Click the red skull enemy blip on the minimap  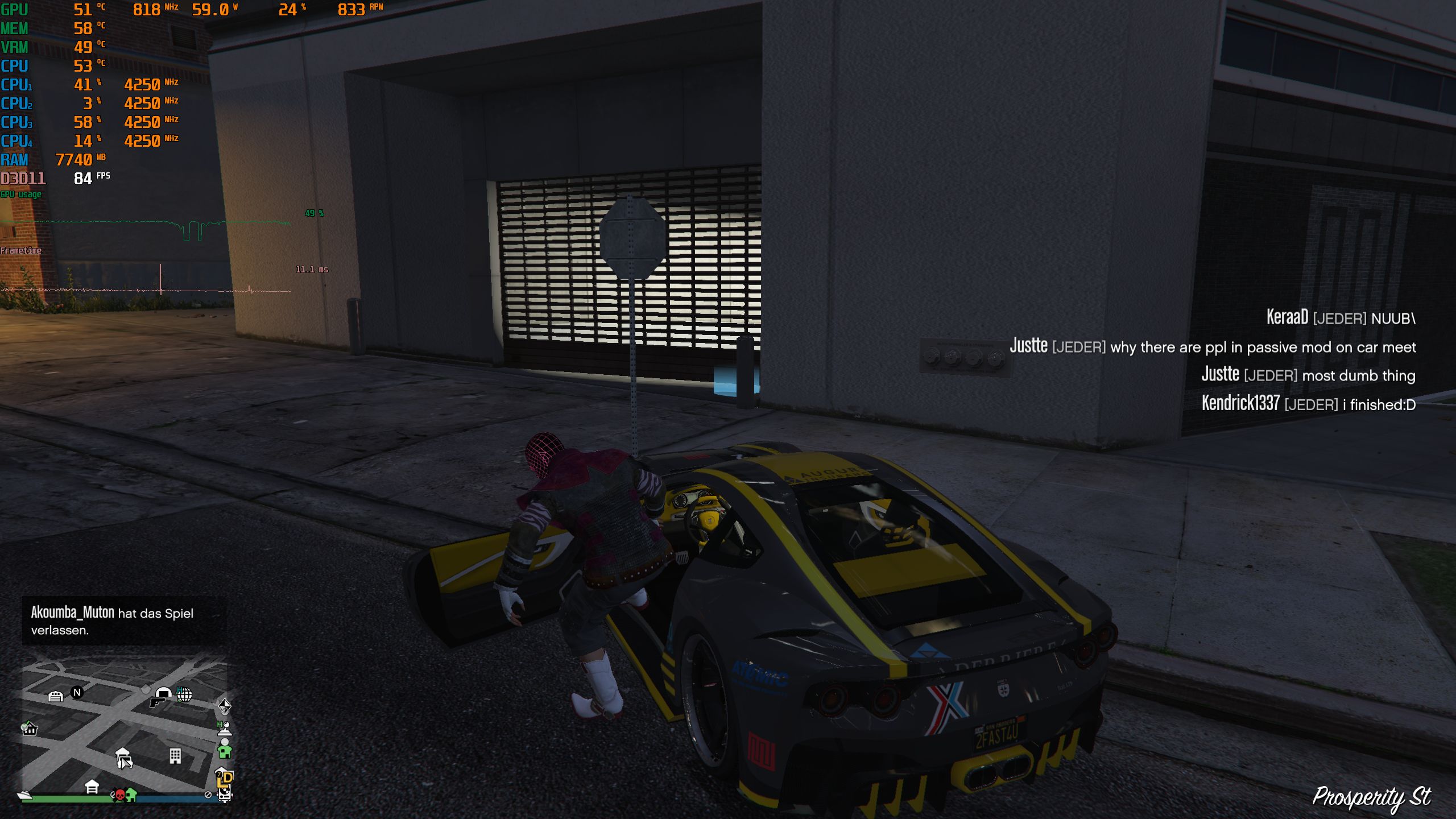tap(120, 794)
